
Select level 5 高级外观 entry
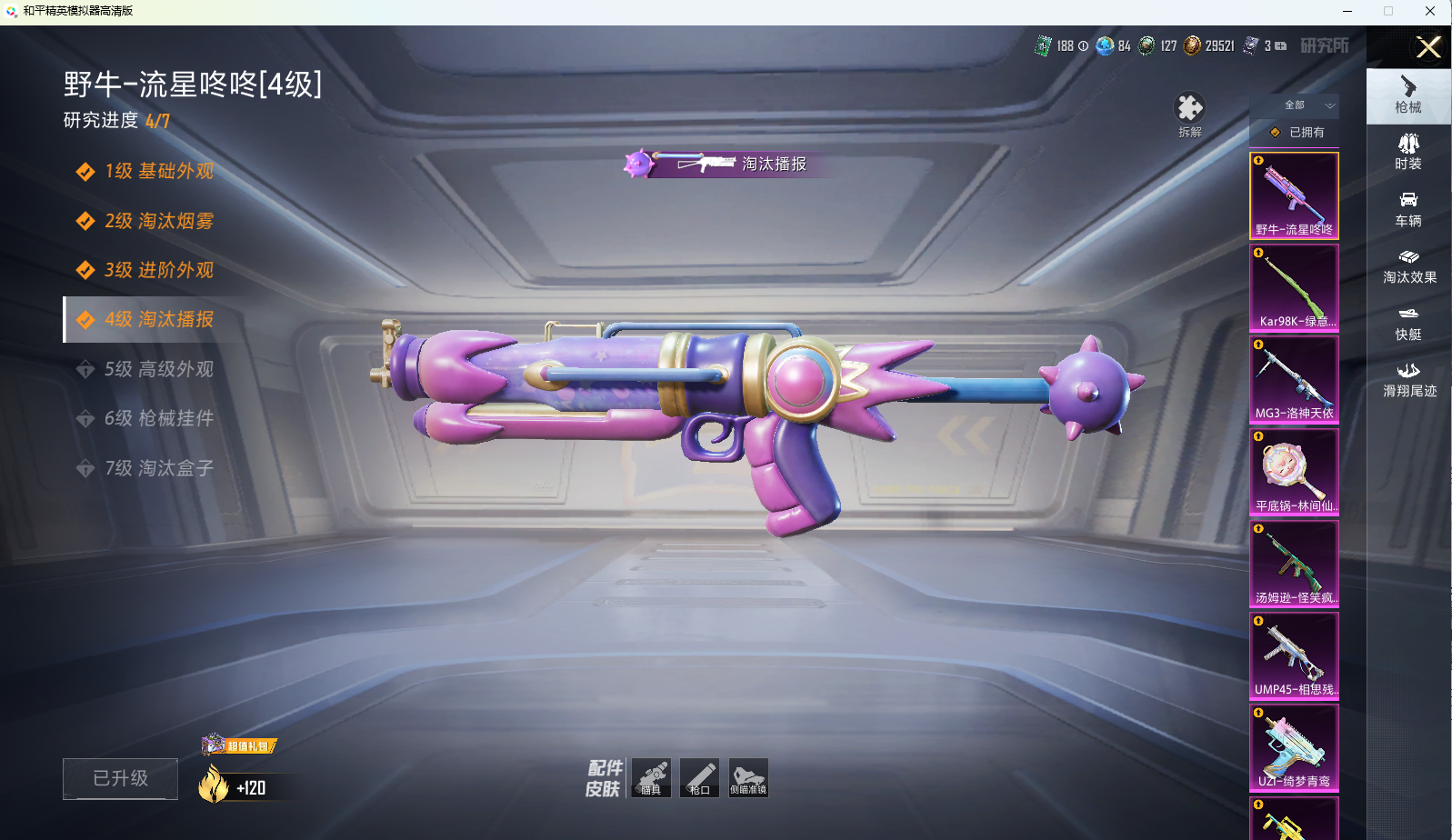point(159,369)
